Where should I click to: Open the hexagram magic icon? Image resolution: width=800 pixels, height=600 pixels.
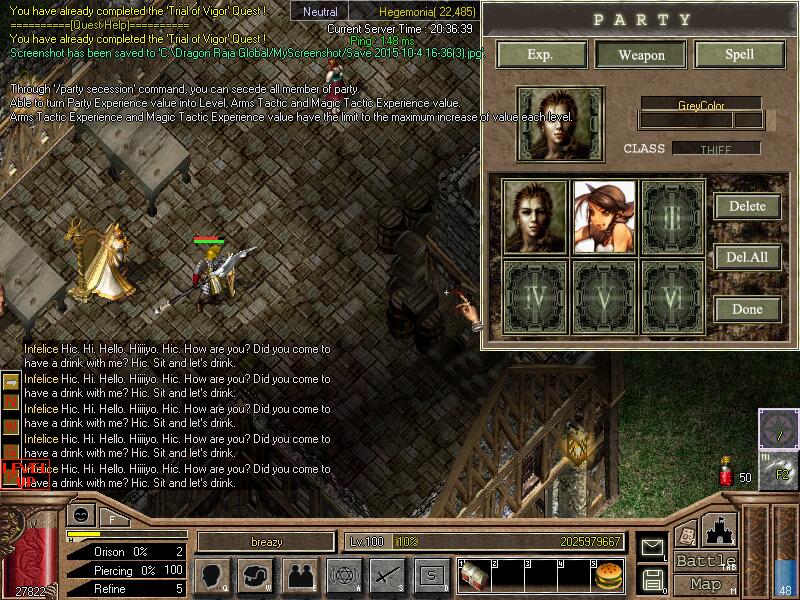coord(343,575)
